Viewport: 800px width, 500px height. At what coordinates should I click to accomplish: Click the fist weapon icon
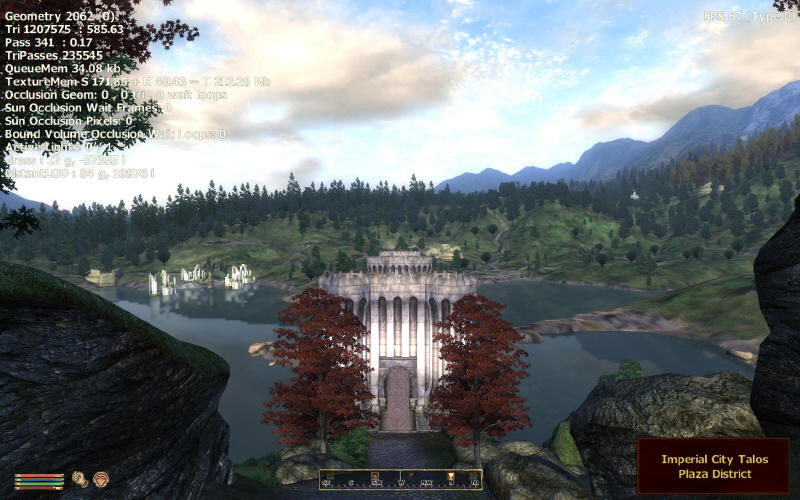click(79, 479)
